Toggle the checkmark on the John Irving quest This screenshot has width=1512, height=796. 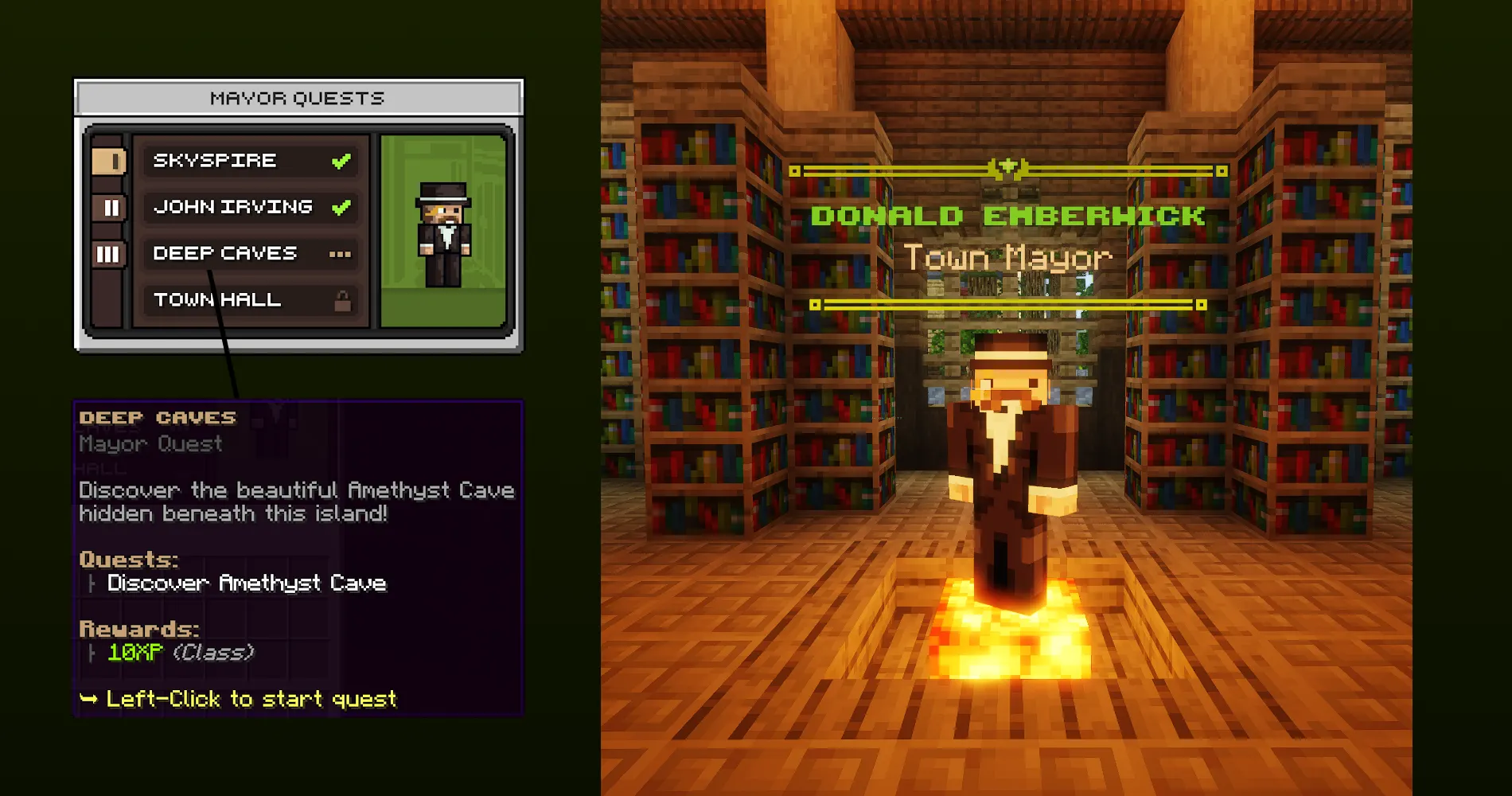point(341,206)
